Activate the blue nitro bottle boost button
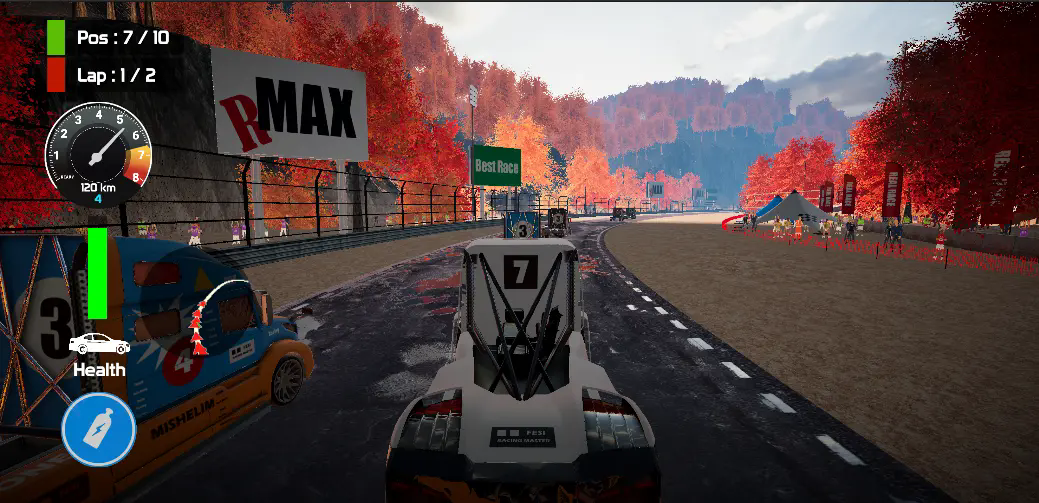This screenshot has height=503, width=1039. [x=98, y=430]
